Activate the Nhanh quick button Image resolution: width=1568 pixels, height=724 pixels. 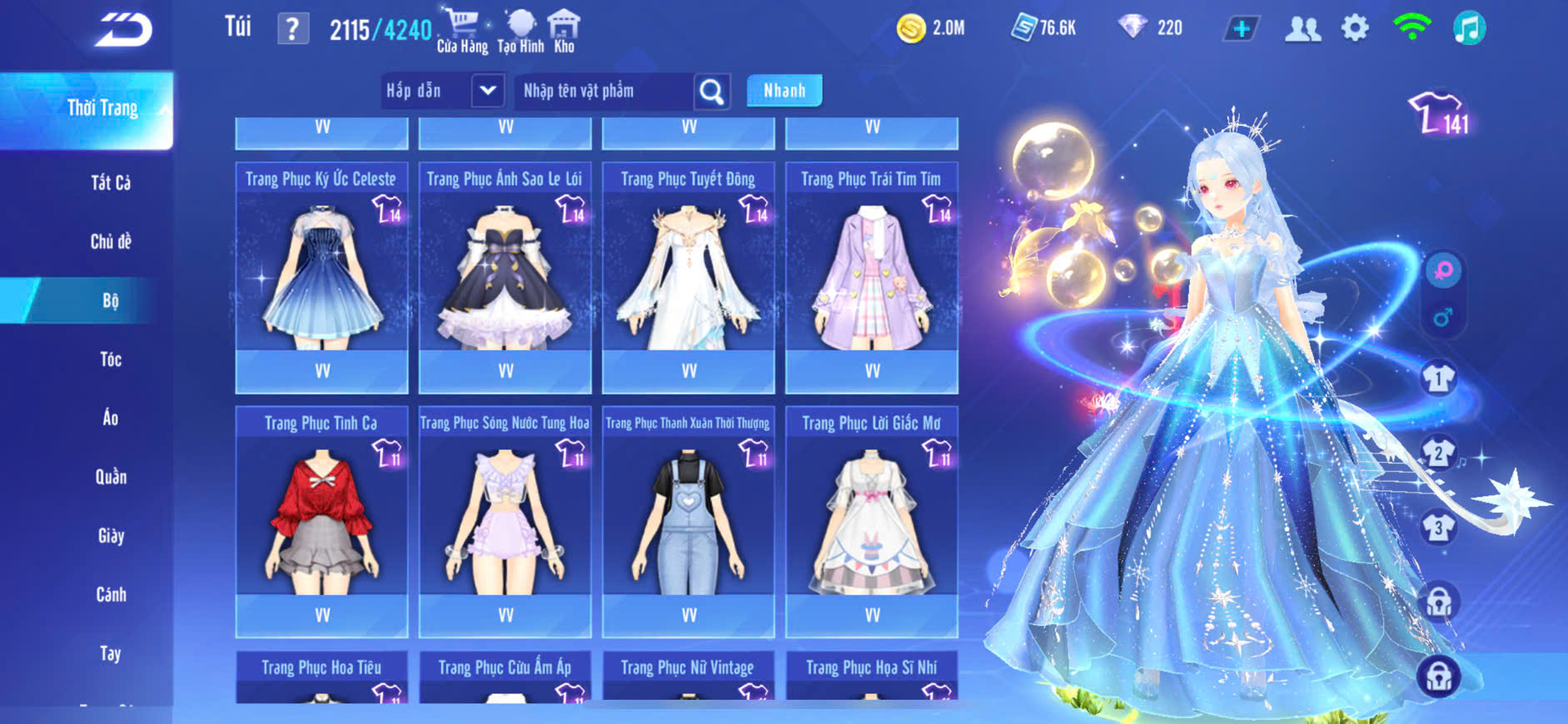[784, 91]
